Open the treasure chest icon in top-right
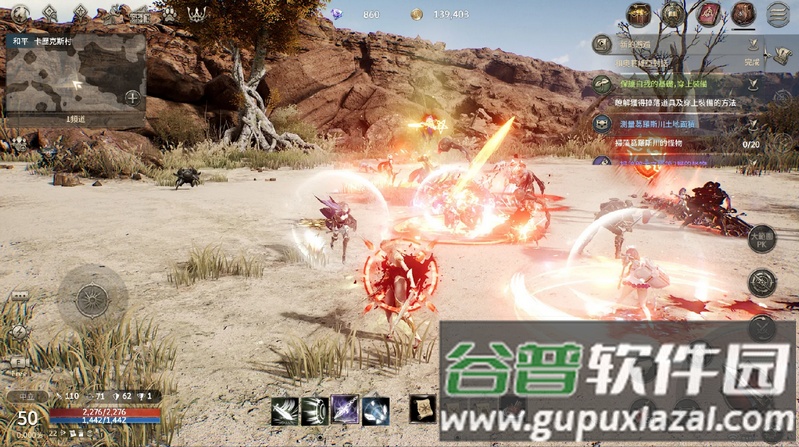Screen dimensions: 799x447 point(640,13)
